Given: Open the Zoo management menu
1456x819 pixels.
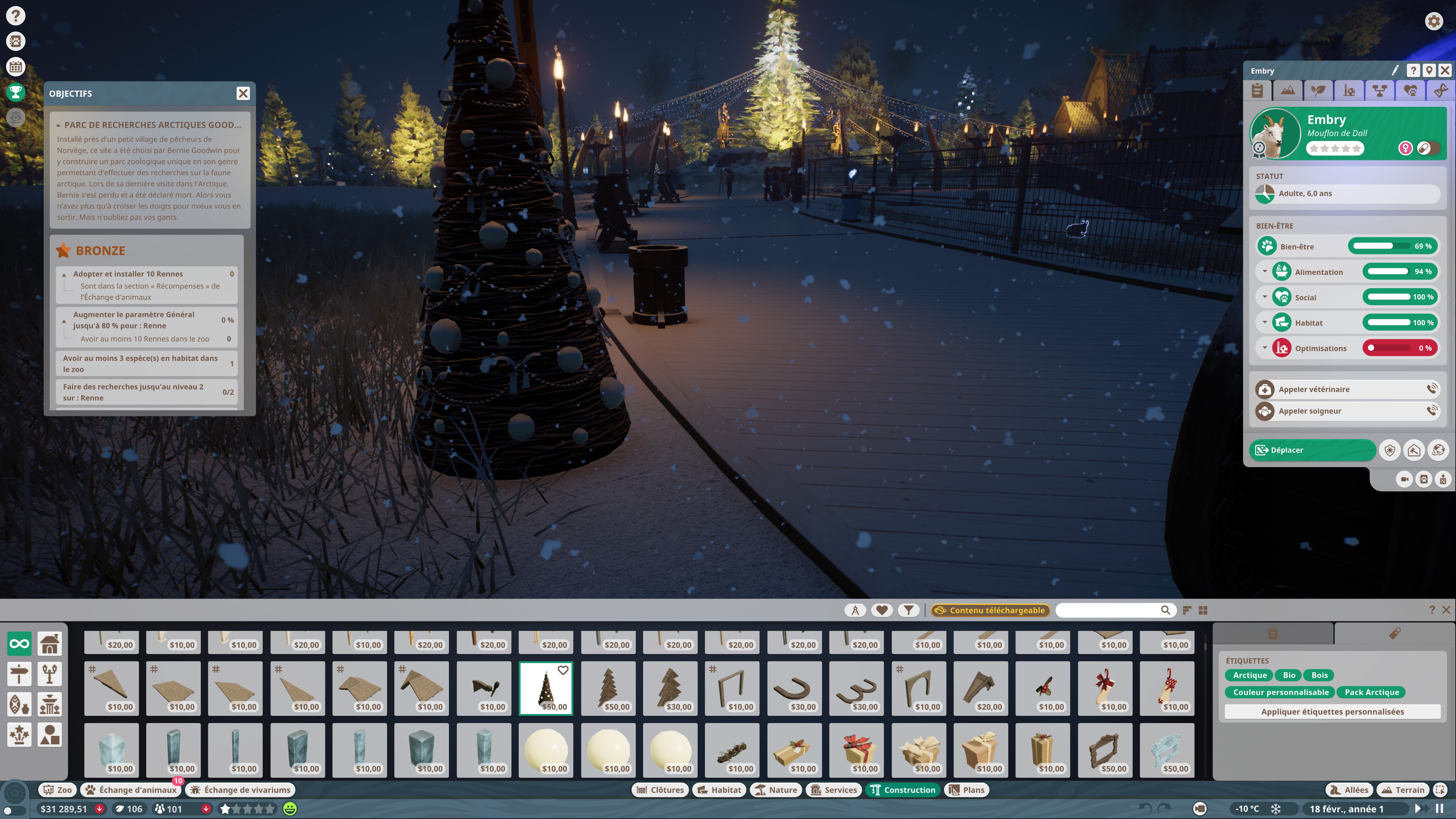Looking at the screenshot, I should pyautogui.click(x=58, y=789).
